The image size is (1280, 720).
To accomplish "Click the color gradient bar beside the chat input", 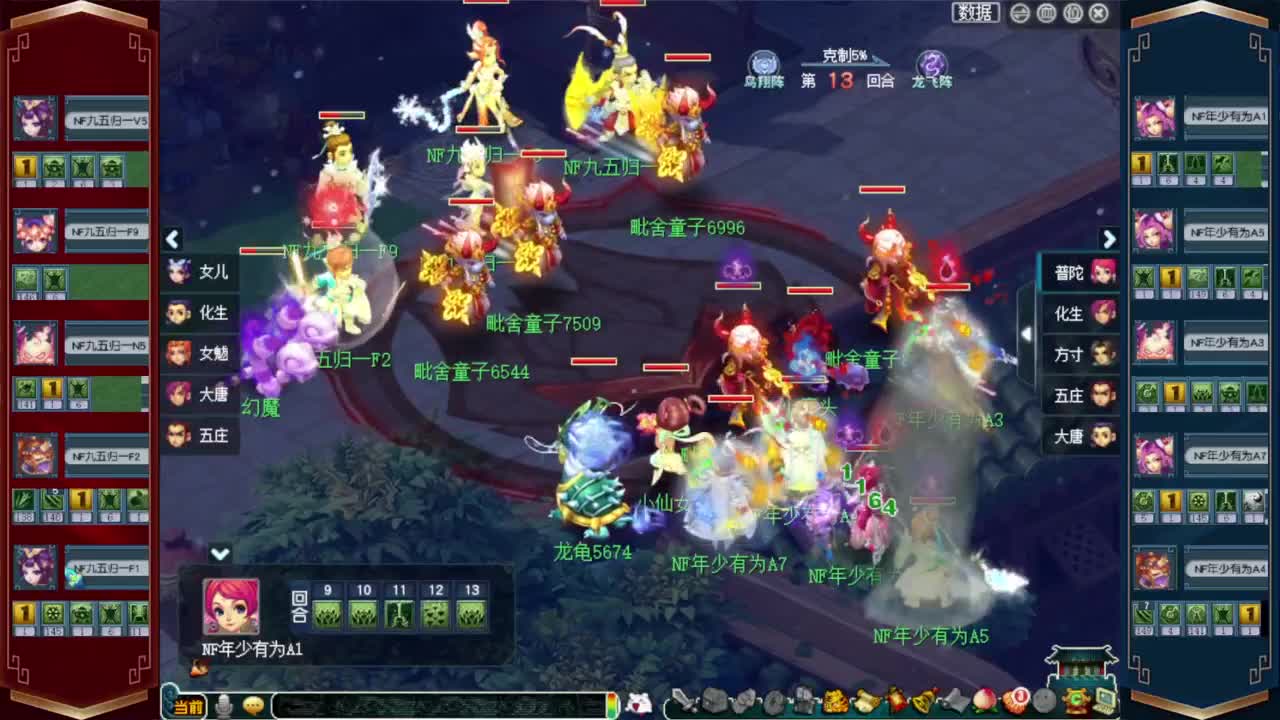I will [613, 703].
